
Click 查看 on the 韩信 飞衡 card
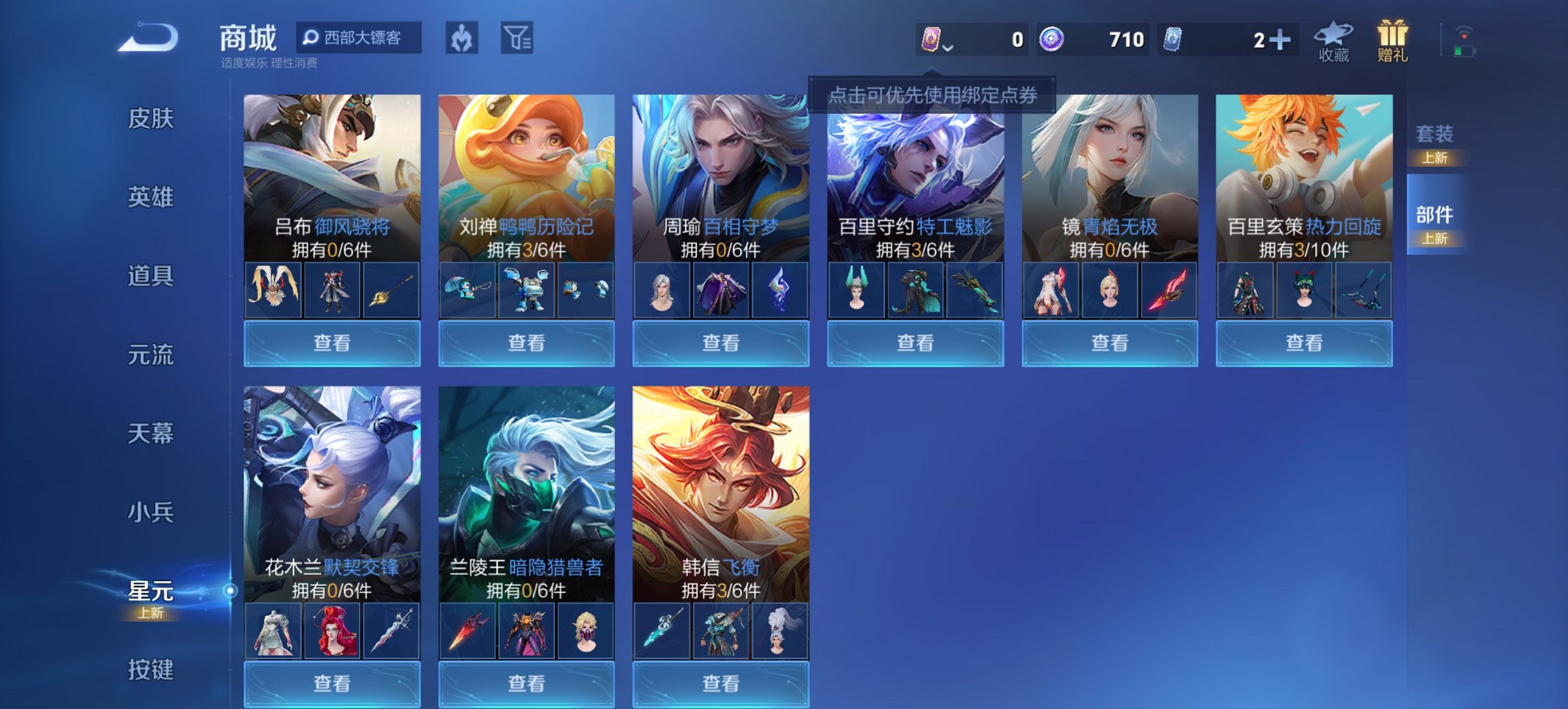point(721,684)
